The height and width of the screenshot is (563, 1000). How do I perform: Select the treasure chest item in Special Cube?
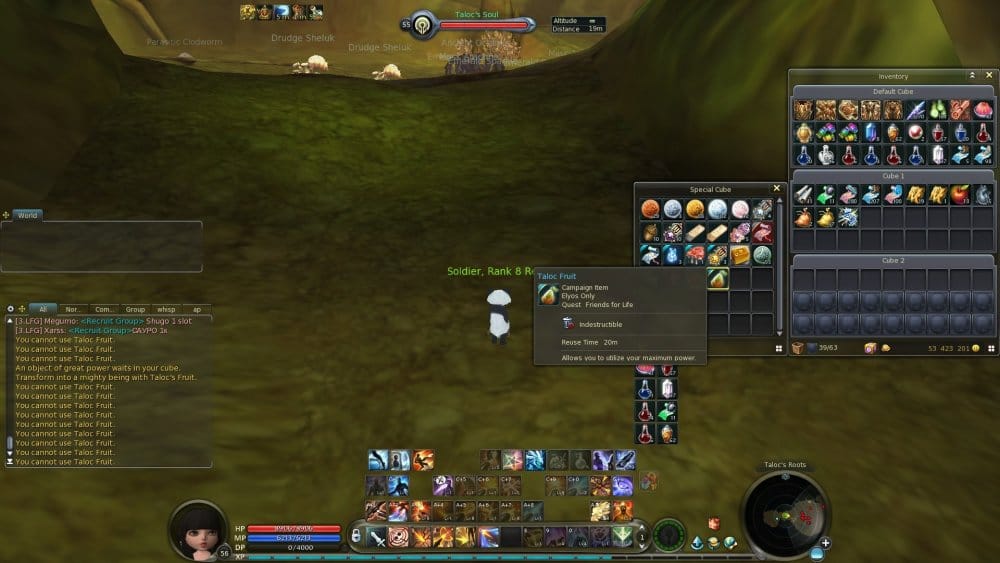pyautogui.click(x=739, y=255)
